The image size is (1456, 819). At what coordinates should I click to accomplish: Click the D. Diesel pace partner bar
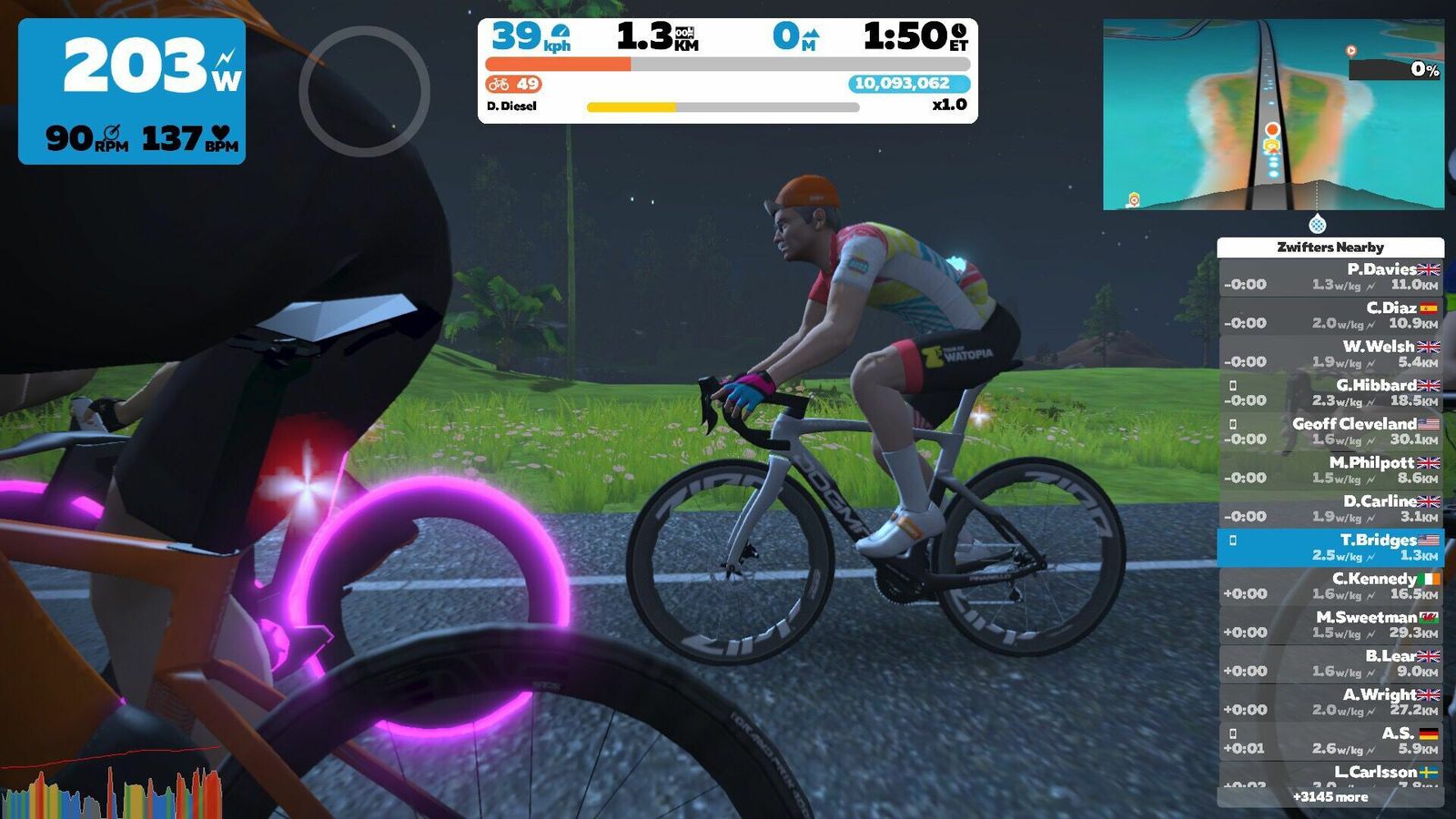click(x=723, y=106)
